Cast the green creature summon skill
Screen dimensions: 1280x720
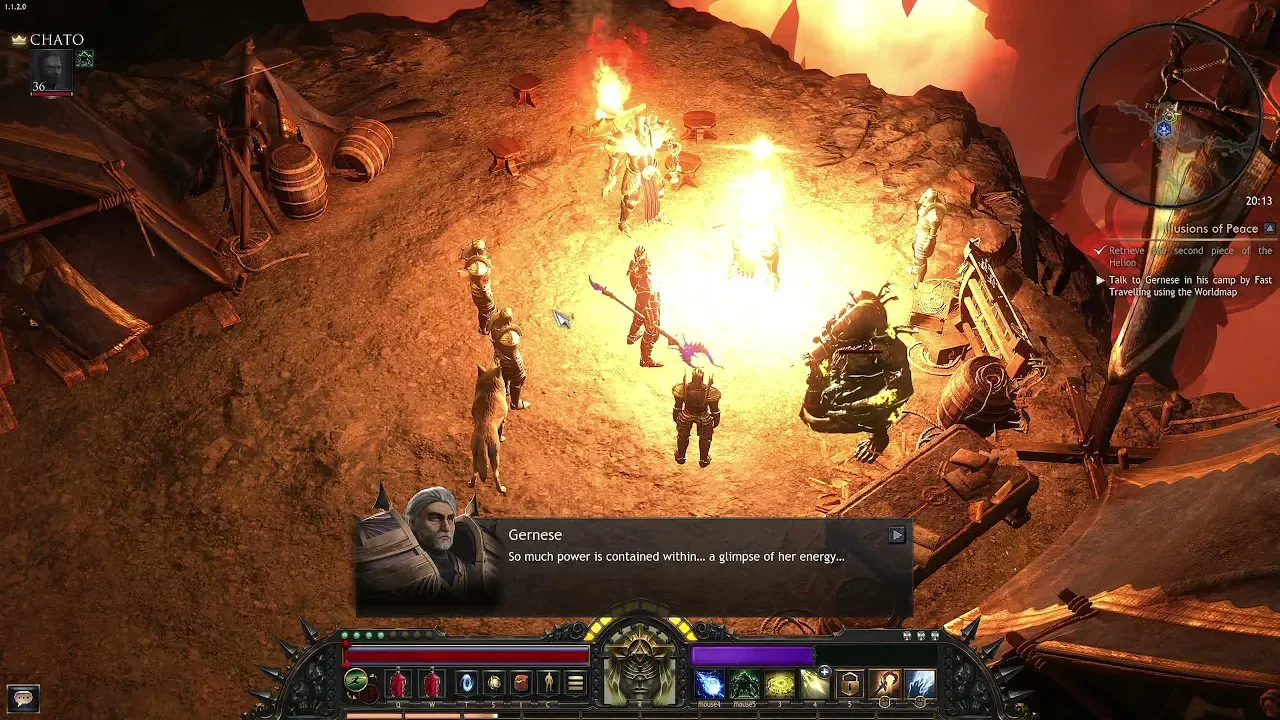tap(745, 684)
